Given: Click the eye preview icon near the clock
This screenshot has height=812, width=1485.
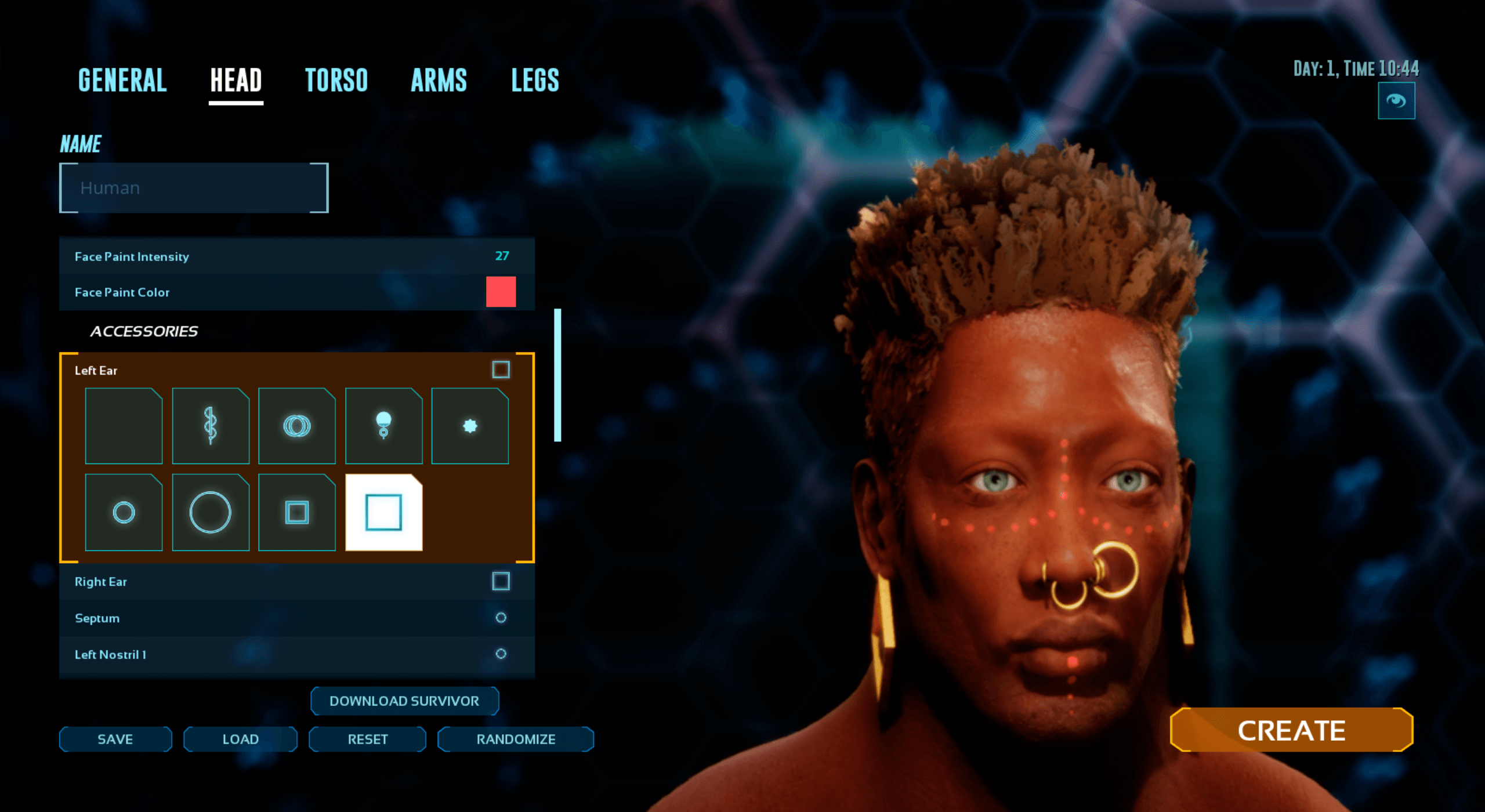Looking at the screenshot, I should tap(1396, 100).
